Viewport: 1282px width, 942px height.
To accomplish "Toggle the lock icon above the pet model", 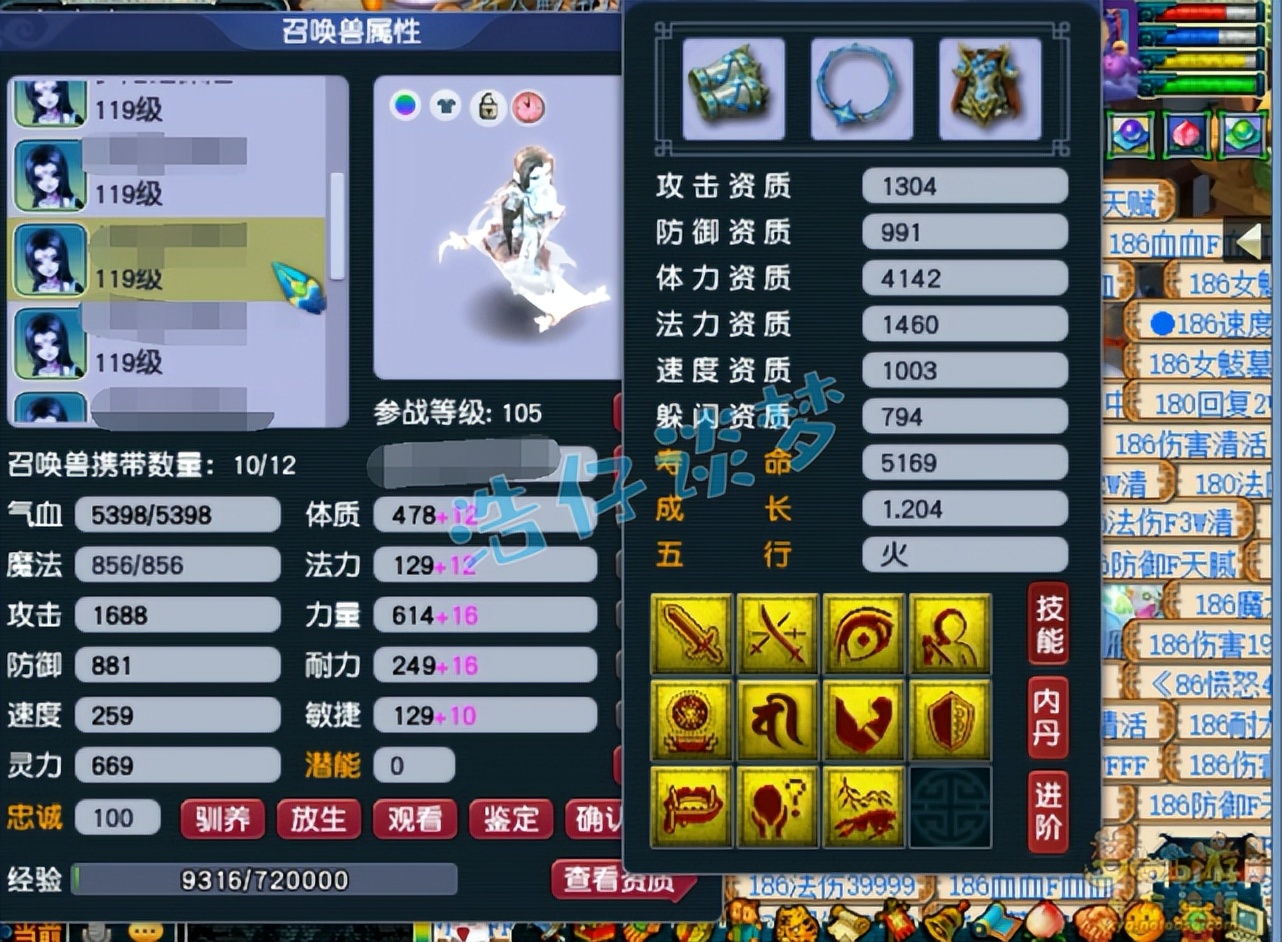I will click(486, 107).
